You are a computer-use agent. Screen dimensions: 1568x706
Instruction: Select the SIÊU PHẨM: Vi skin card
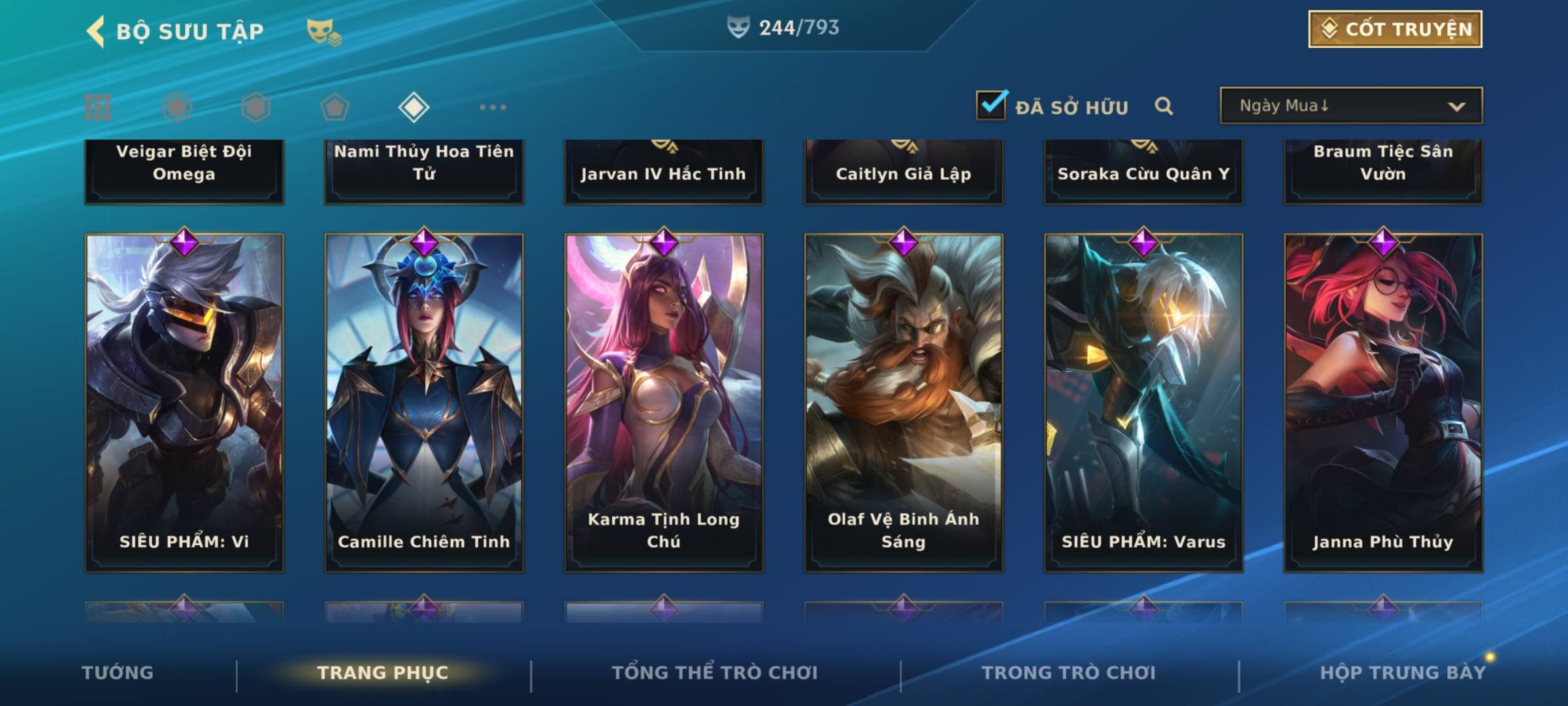point(184,402)
